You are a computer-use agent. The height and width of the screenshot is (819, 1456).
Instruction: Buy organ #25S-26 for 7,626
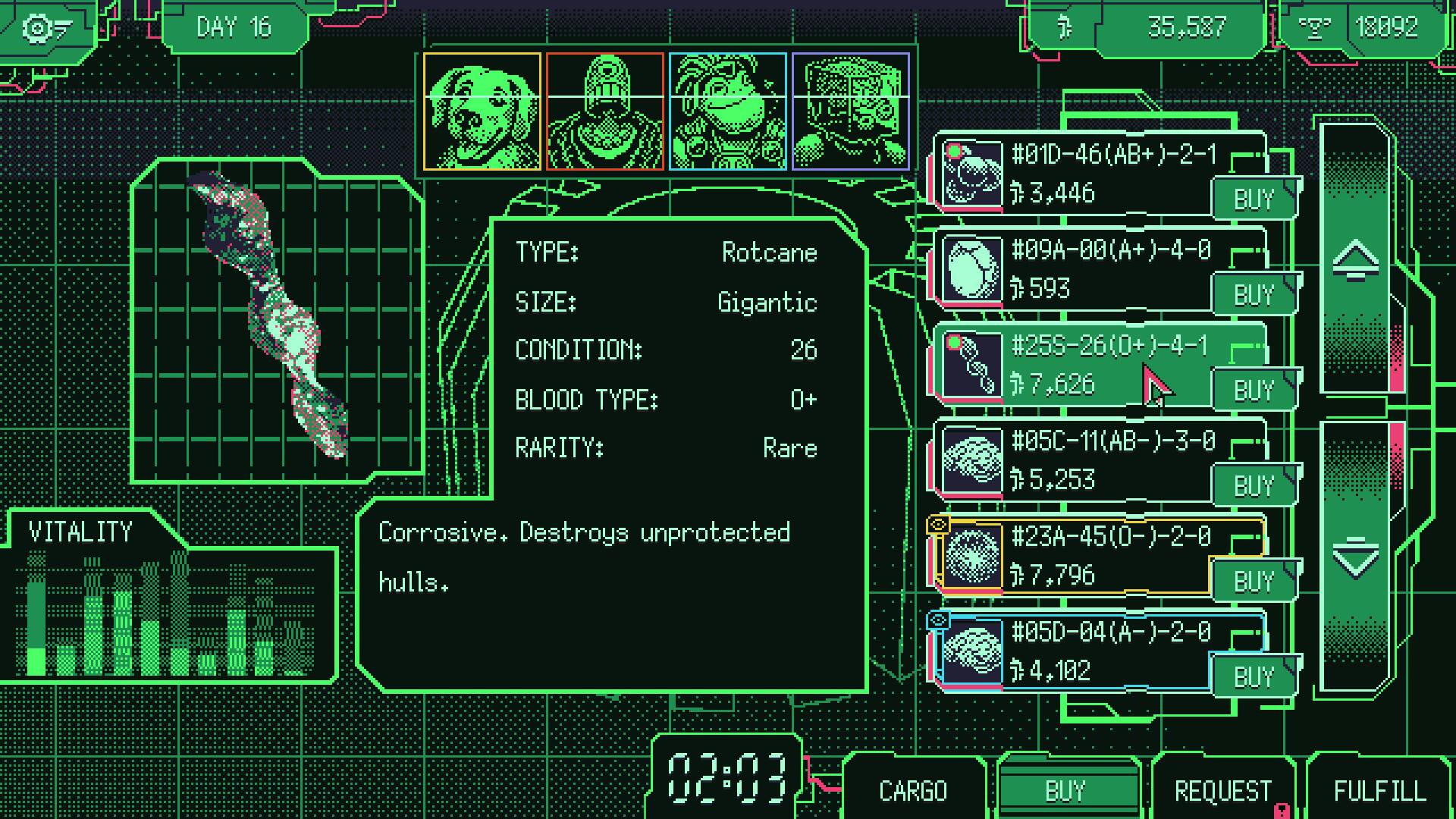pos(1254,389)
